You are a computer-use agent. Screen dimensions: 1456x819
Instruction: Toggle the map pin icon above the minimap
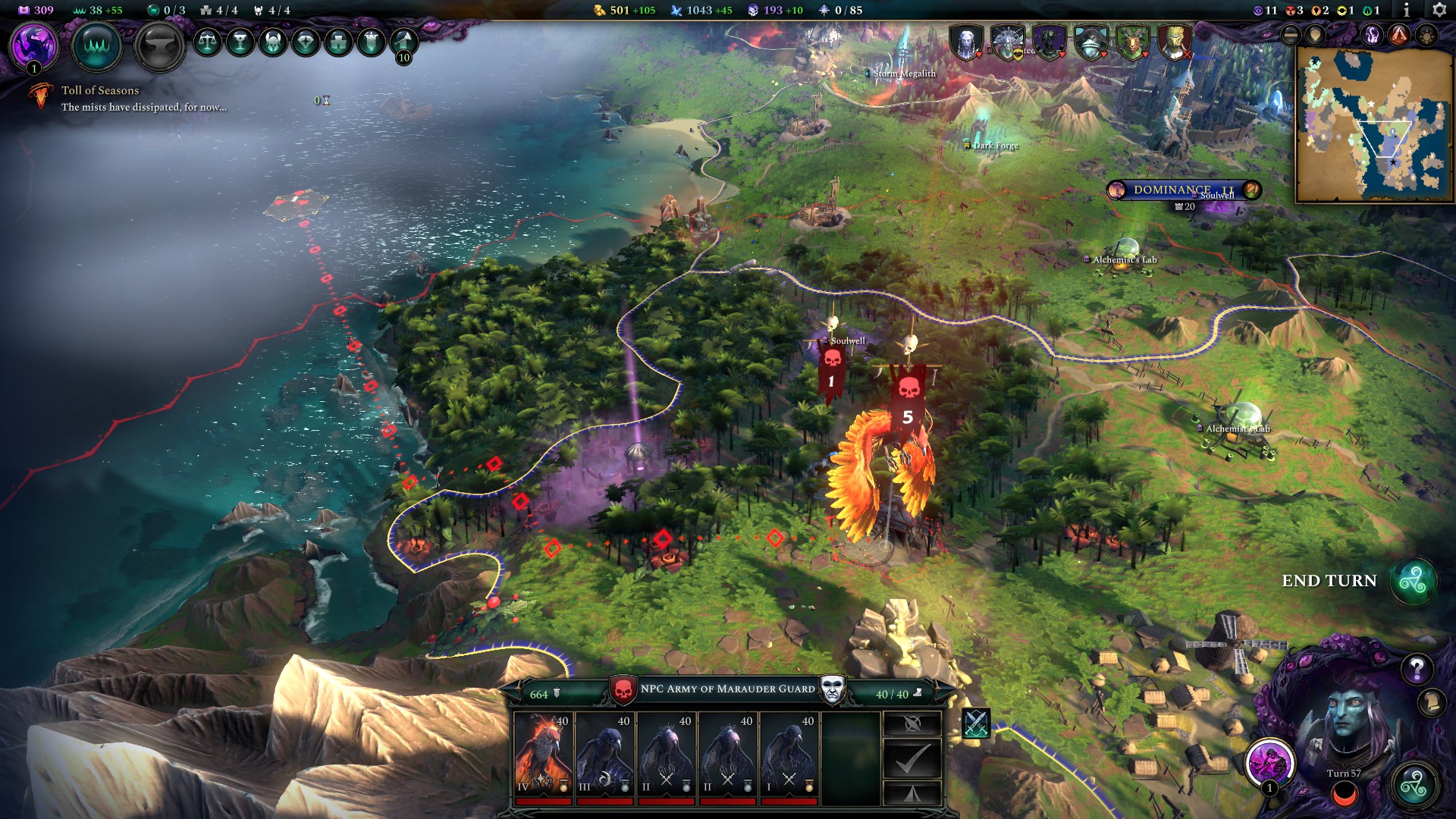(x=1315, y=35)
